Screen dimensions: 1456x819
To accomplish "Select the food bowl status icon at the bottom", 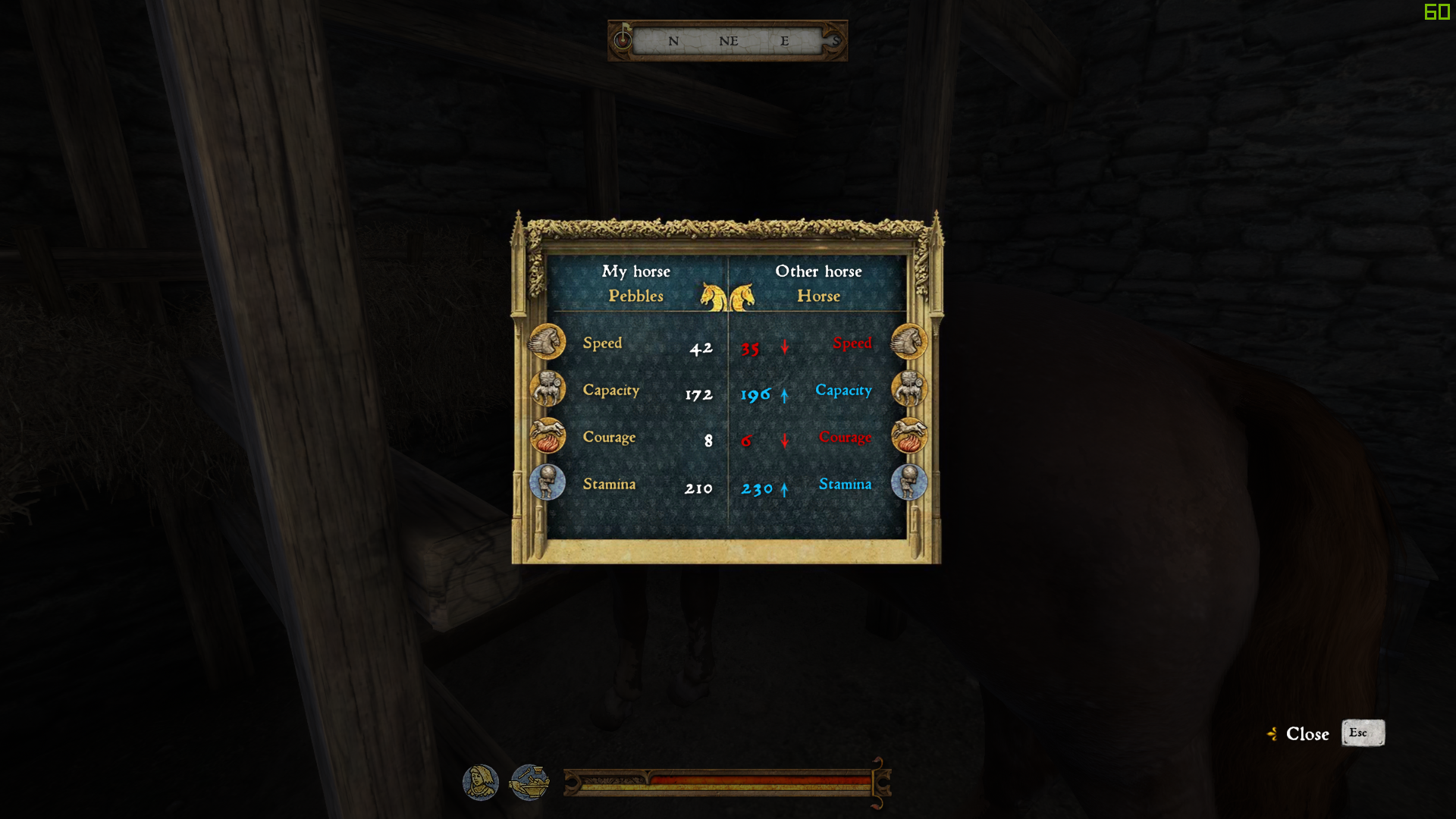I will click(x=531, y=784).
